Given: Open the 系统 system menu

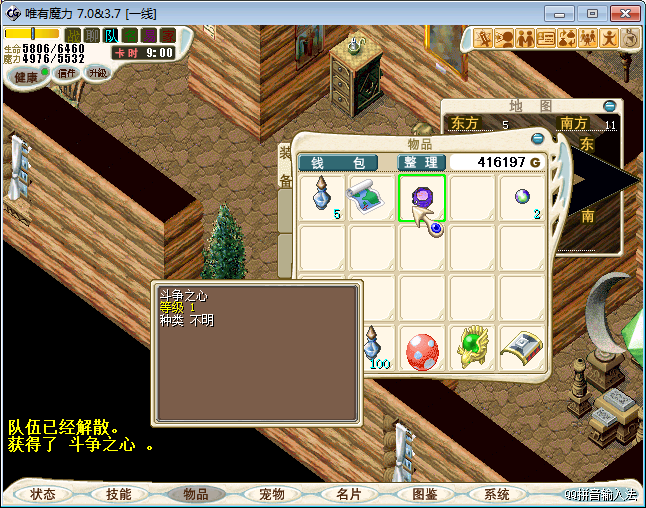Looking at the screenshot, I should pyautogui.click(x=497, y=494).
